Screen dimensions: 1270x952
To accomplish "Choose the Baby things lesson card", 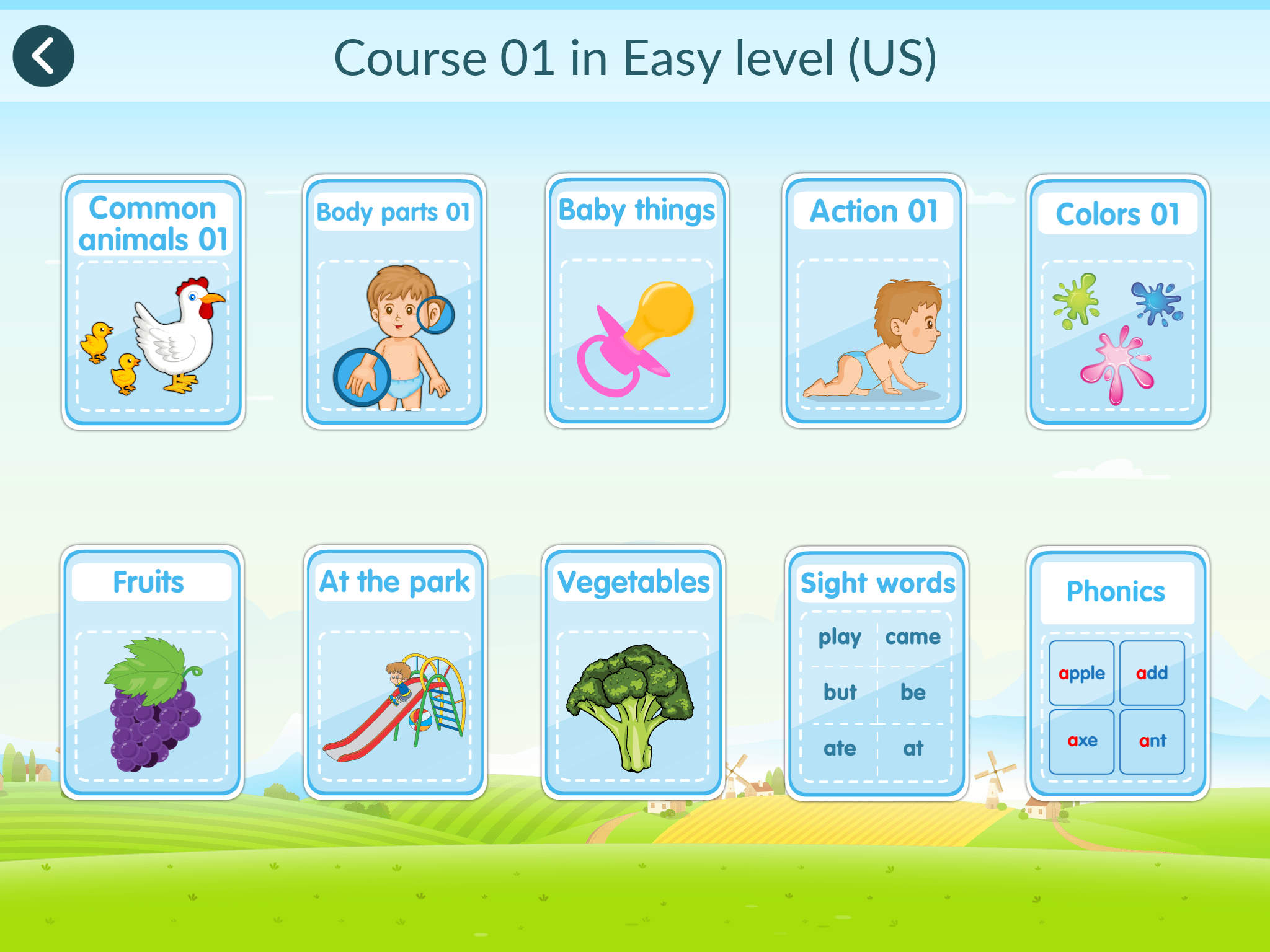I will coord(637,301).
